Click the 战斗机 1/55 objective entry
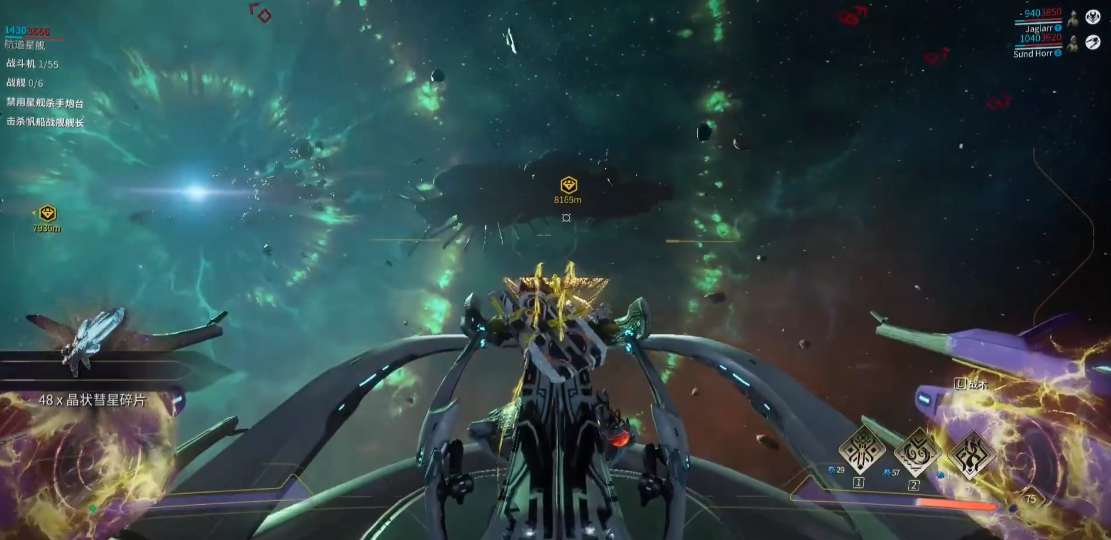The image size is (1111, 540). coord(32,64)
